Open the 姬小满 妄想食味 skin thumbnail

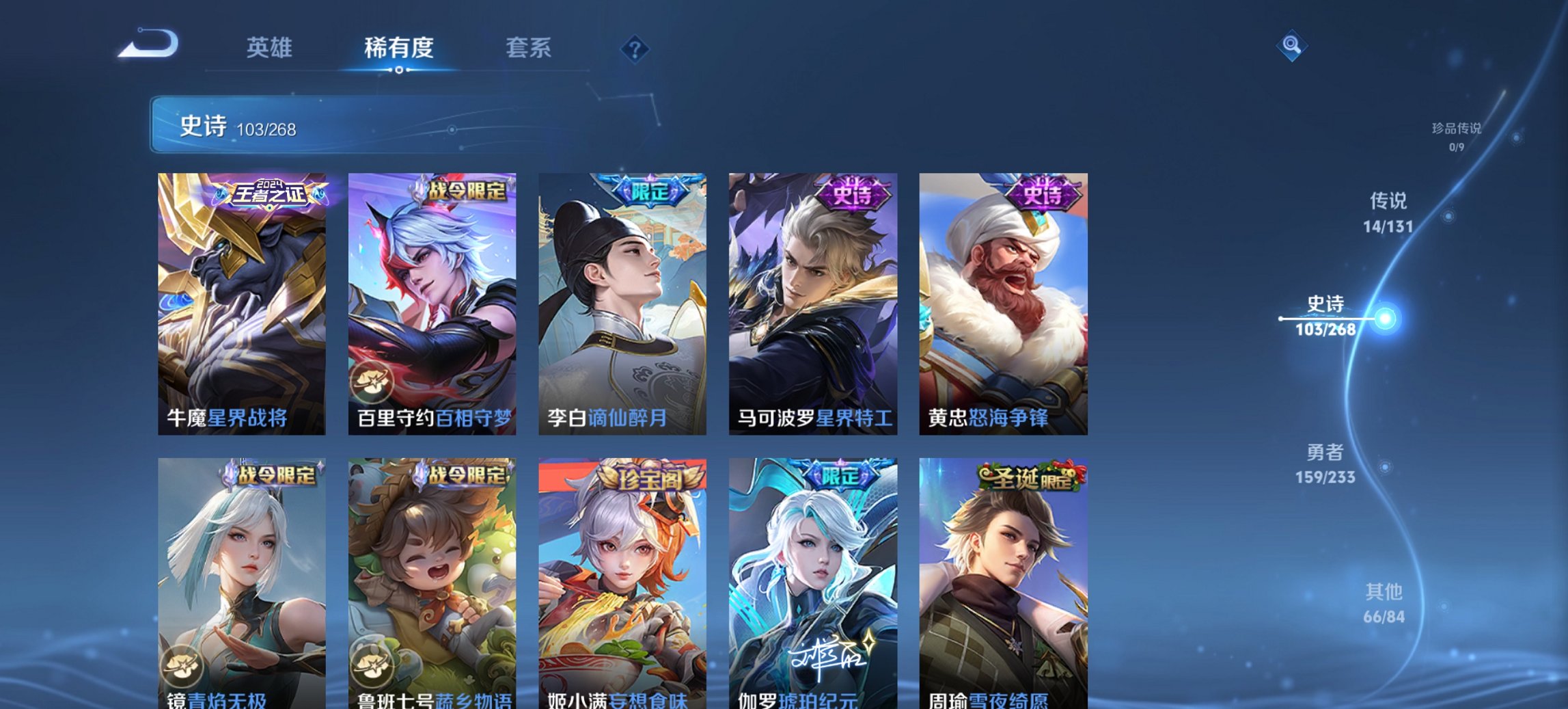(622, 581)
